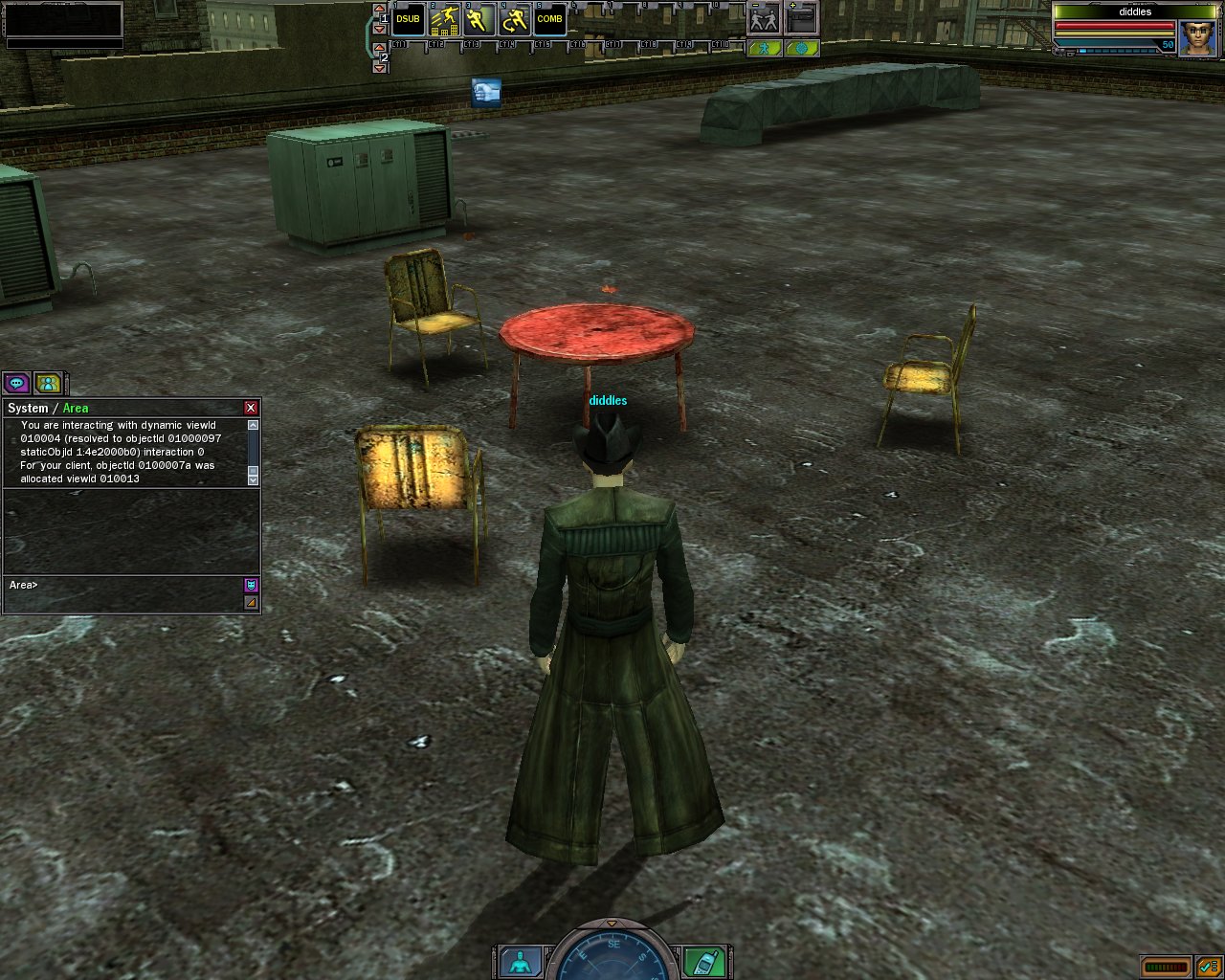
Task: Activate the running figure ability in slot 3
Action: 479,19
